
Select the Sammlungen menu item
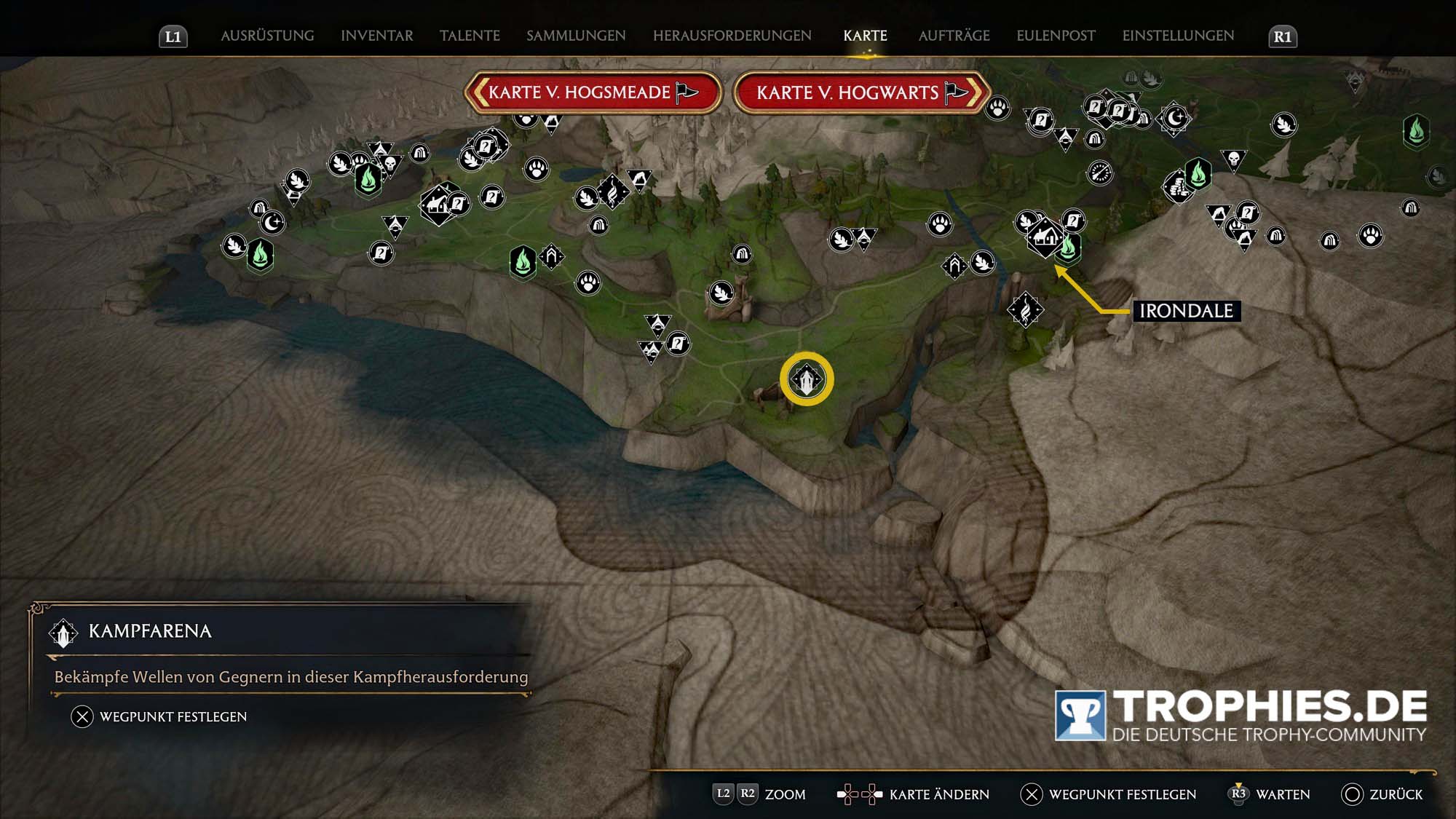[x=576, y=34]
